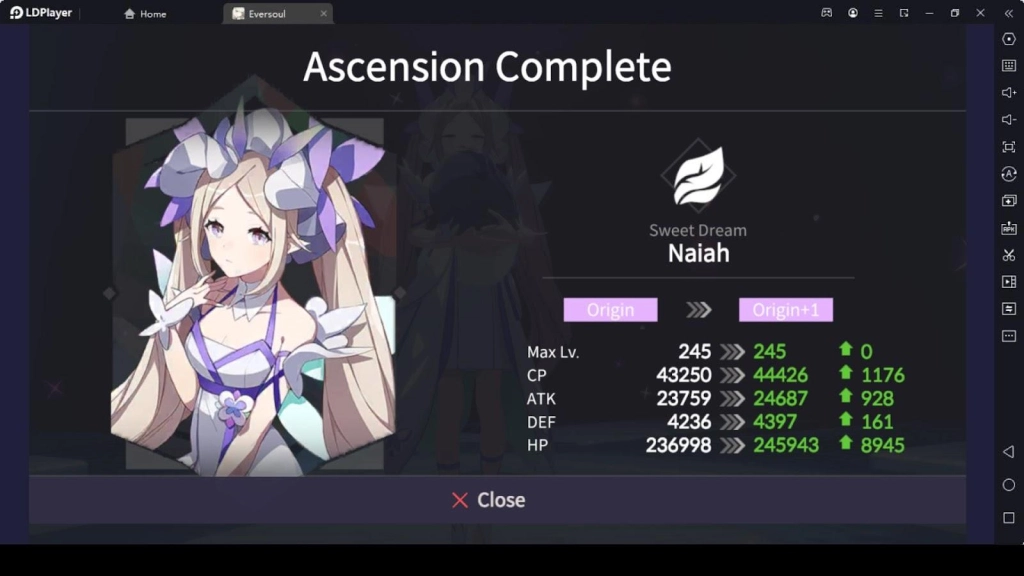This screenshot has width=1024, height=576.
Task: Switch to the LDPlayer Home tab
Action: click(x=145, y=14)
